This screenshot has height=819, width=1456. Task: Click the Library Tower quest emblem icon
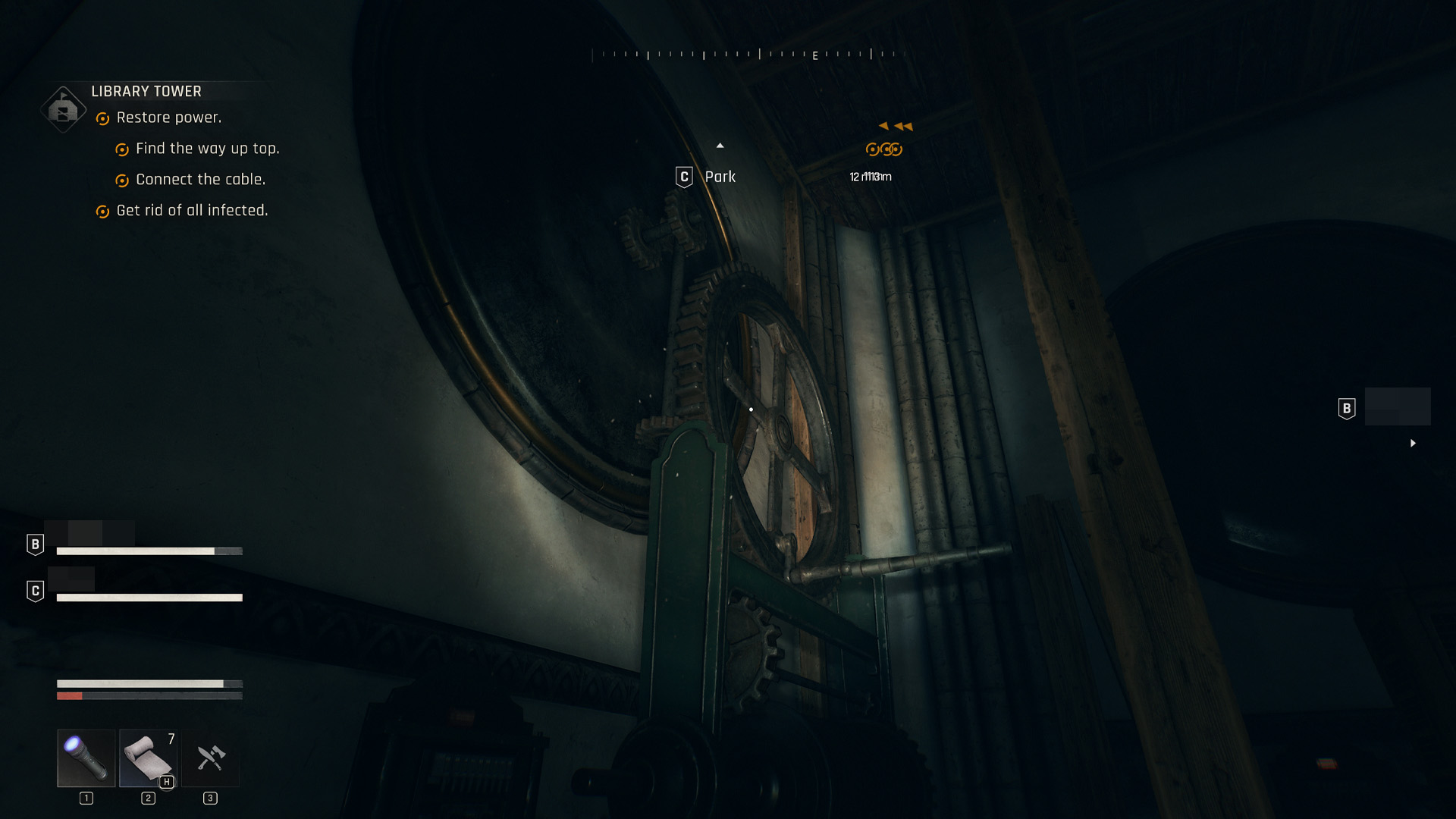pyautogui.click(x=62, y=108)
